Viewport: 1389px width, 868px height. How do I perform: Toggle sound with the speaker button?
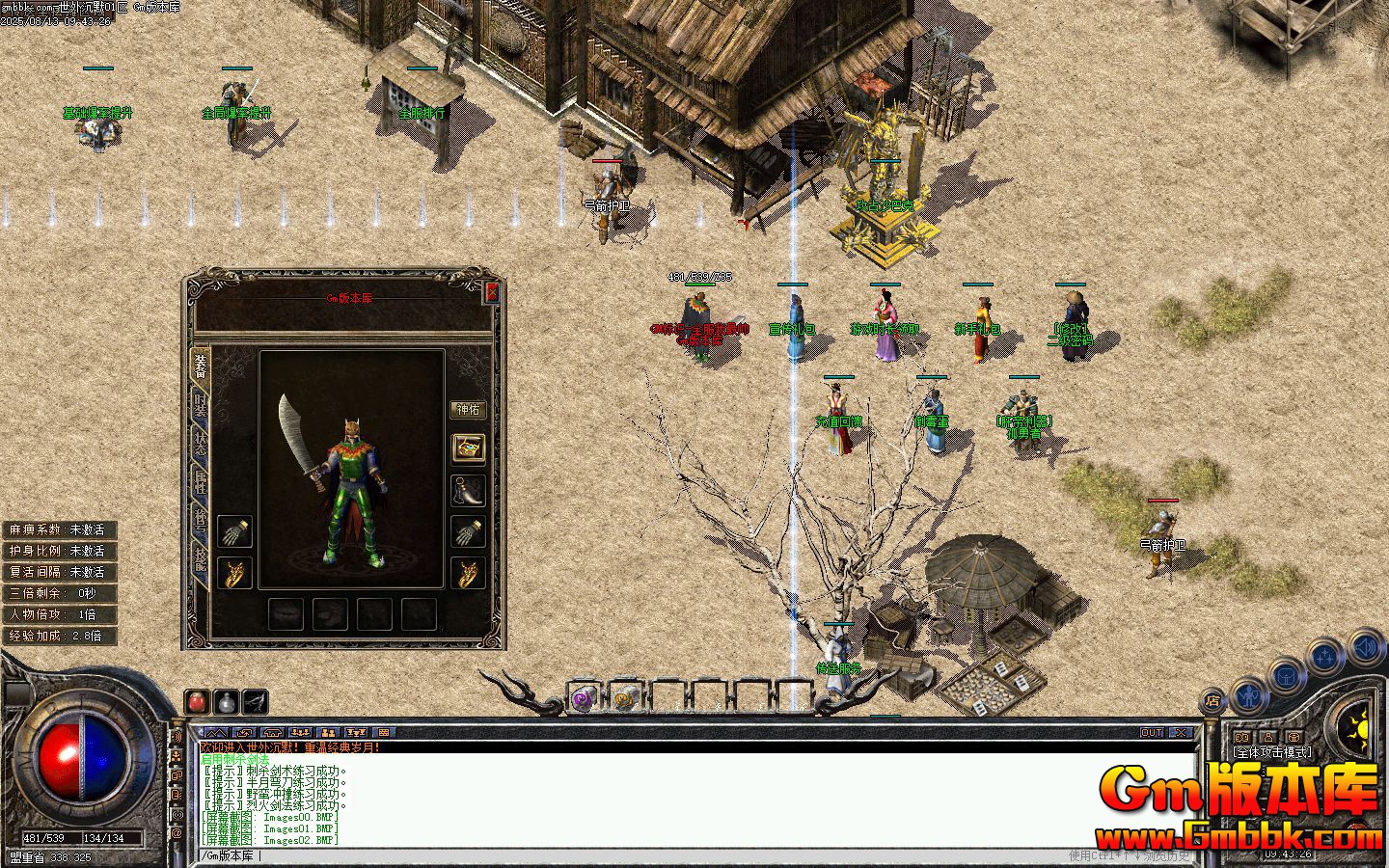tap(1366, 645)
